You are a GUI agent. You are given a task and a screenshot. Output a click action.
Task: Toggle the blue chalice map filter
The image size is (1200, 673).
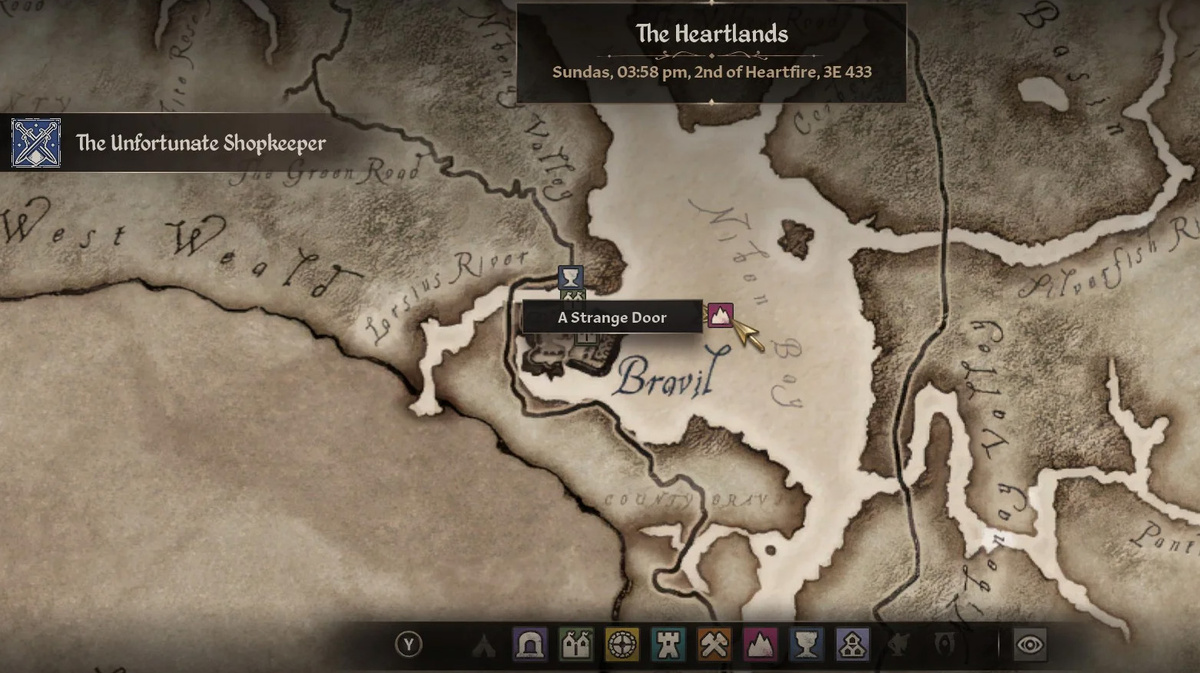coord(805,645)
